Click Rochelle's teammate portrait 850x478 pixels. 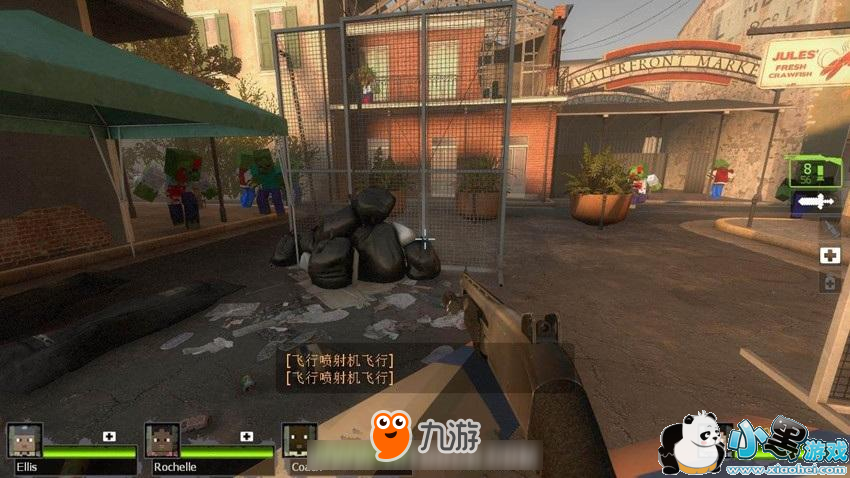point(162,440)
